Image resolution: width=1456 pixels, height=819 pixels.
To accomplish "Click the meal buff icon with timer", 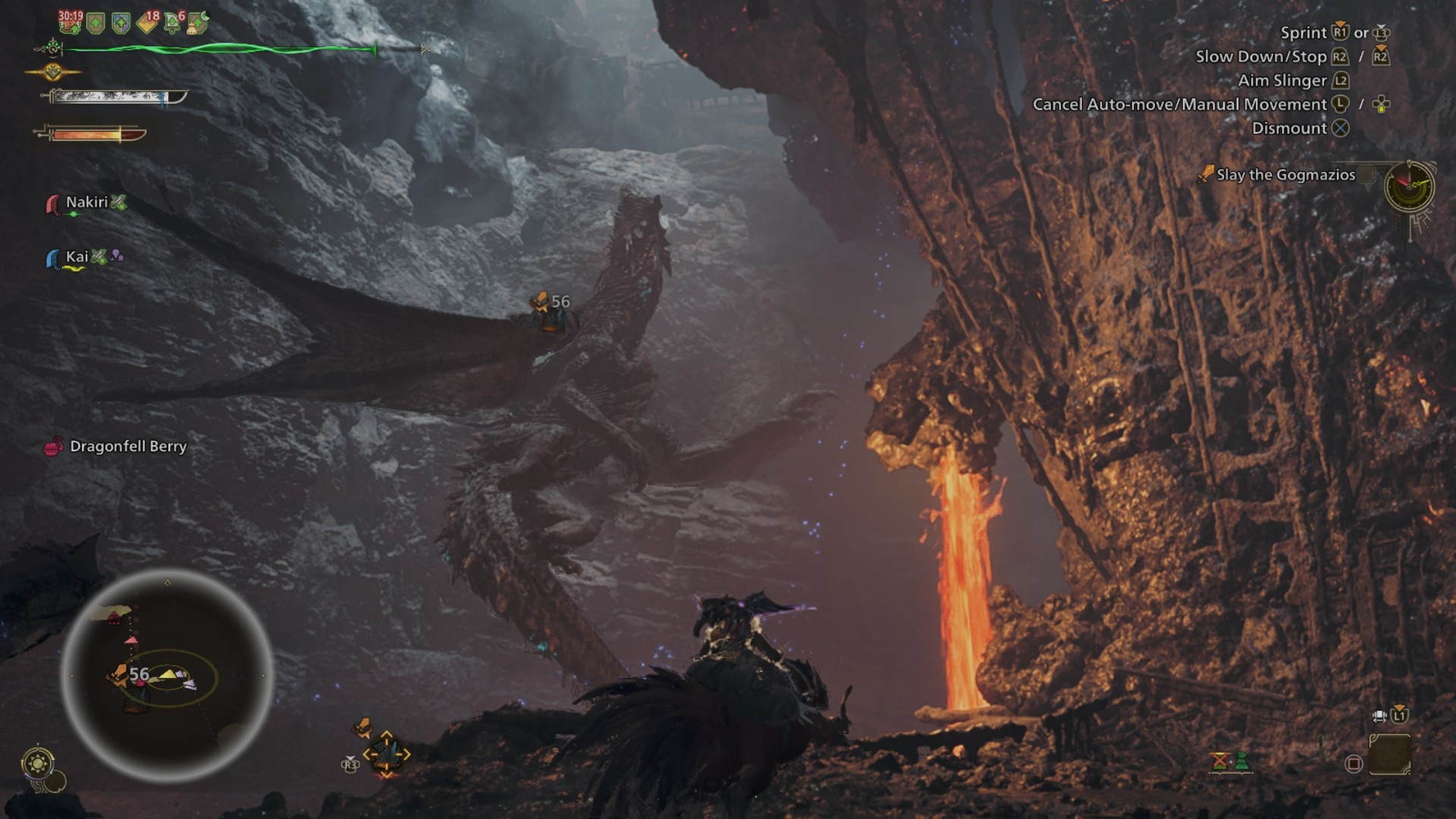I will click(70, 22).
